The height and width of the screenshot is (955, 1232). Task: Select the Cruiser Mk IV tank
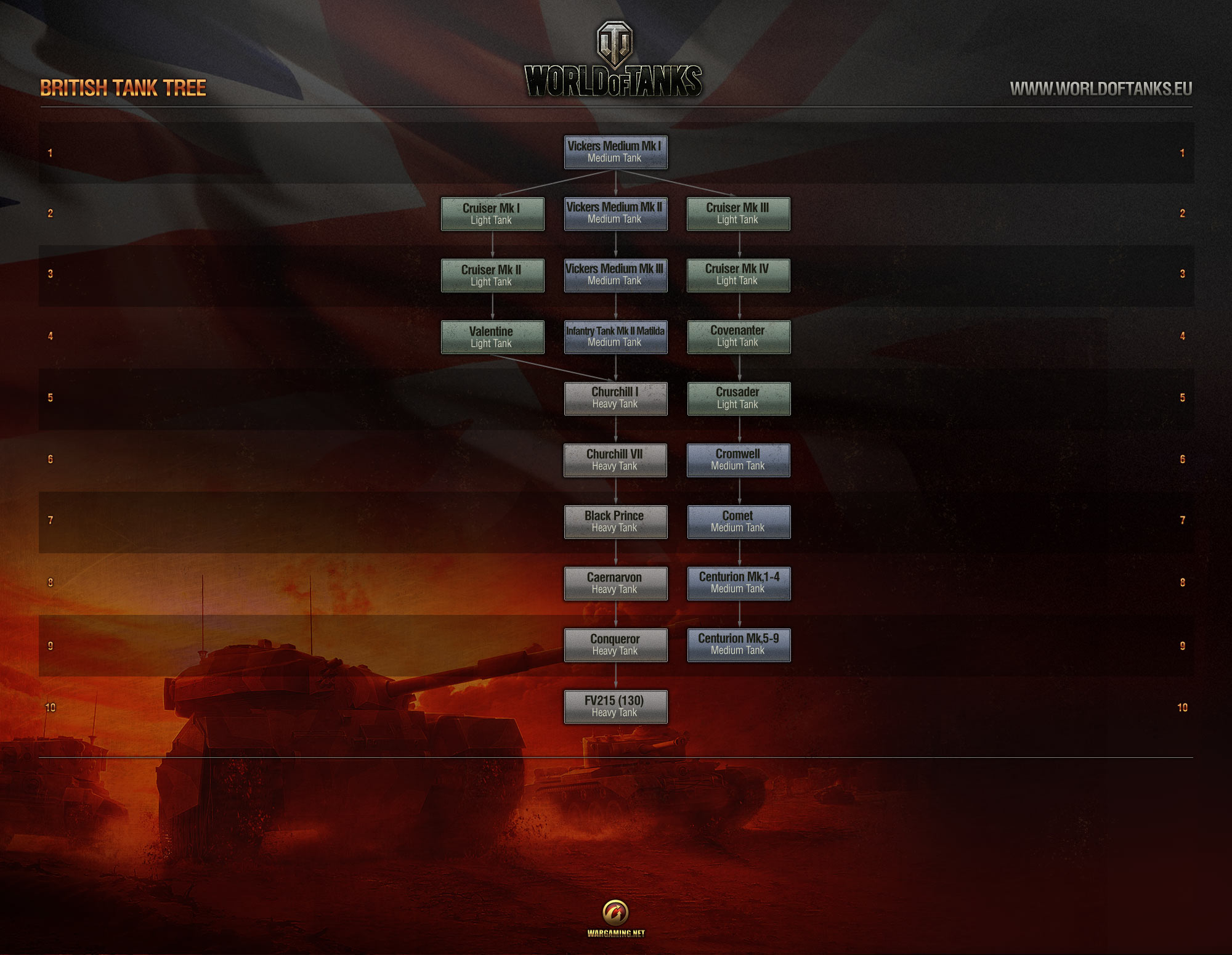point(738,275)
